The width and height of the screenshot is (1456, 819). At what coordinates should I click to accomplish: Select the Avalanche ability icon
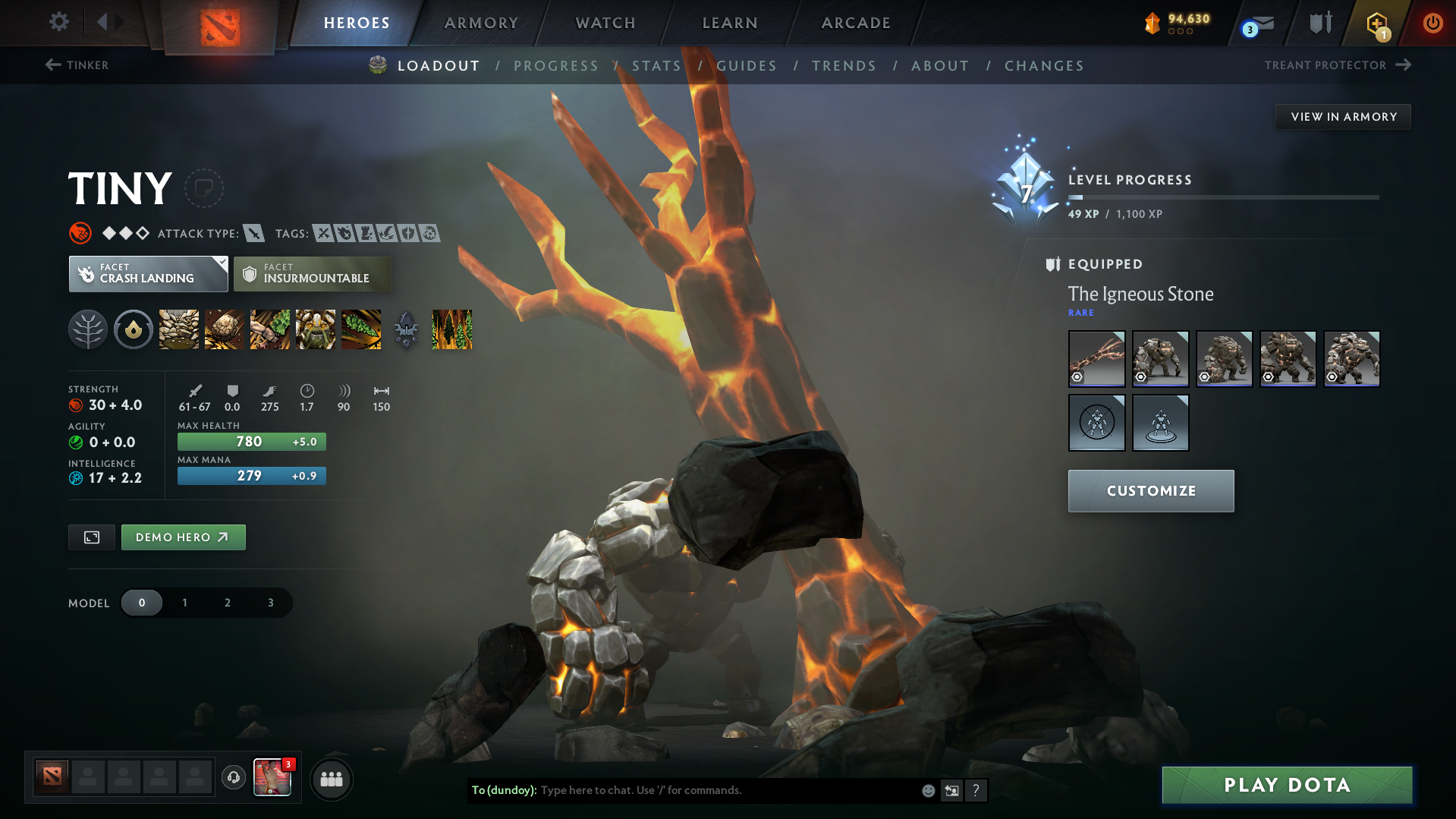178,329
